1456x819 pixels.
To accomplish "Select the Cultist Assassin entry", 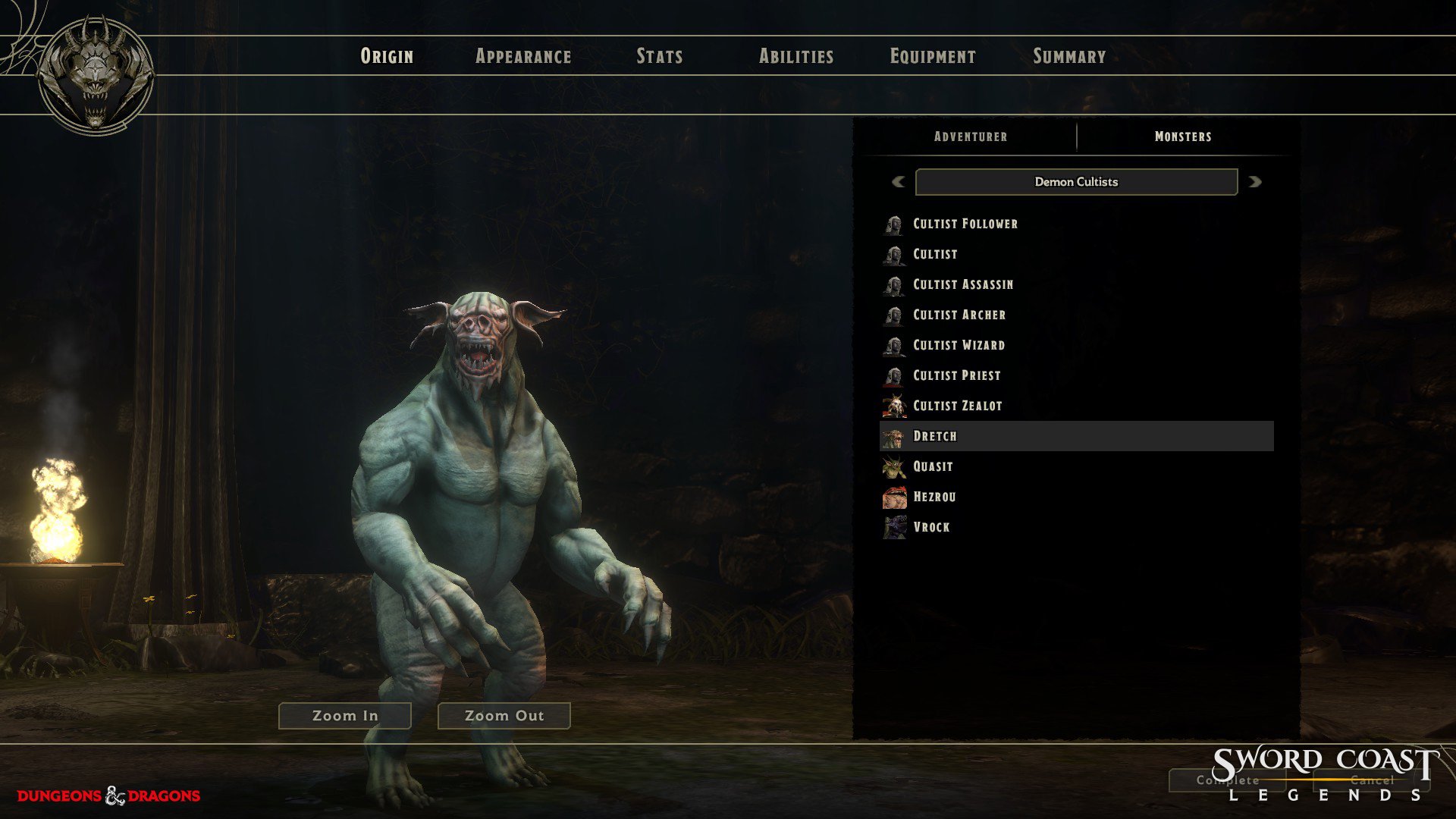I will coord(962,284).
